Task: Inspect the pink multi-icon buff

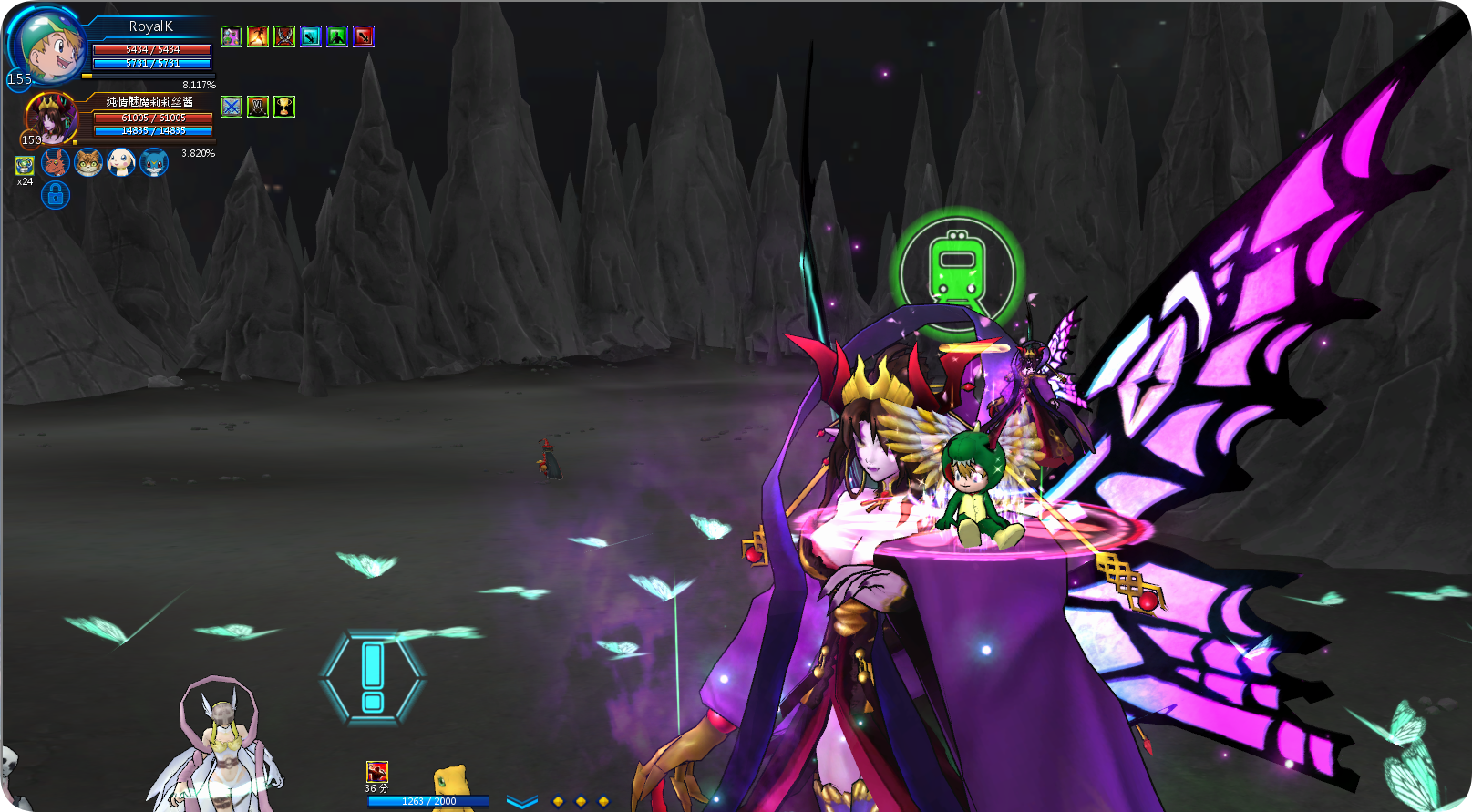Action: (x=232, y=36)
